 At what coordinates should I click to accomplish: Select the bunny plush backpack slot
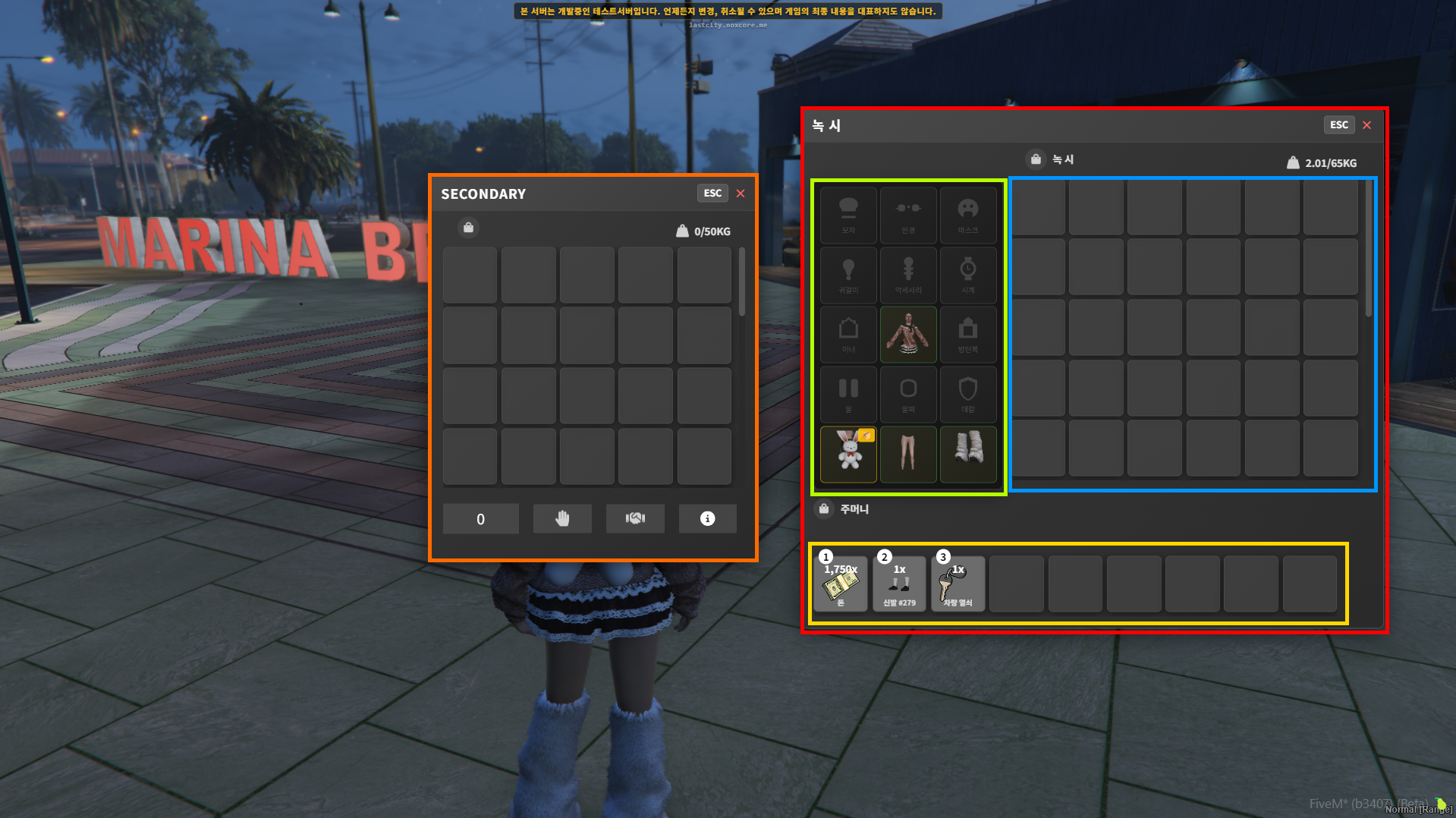[849, 454]
